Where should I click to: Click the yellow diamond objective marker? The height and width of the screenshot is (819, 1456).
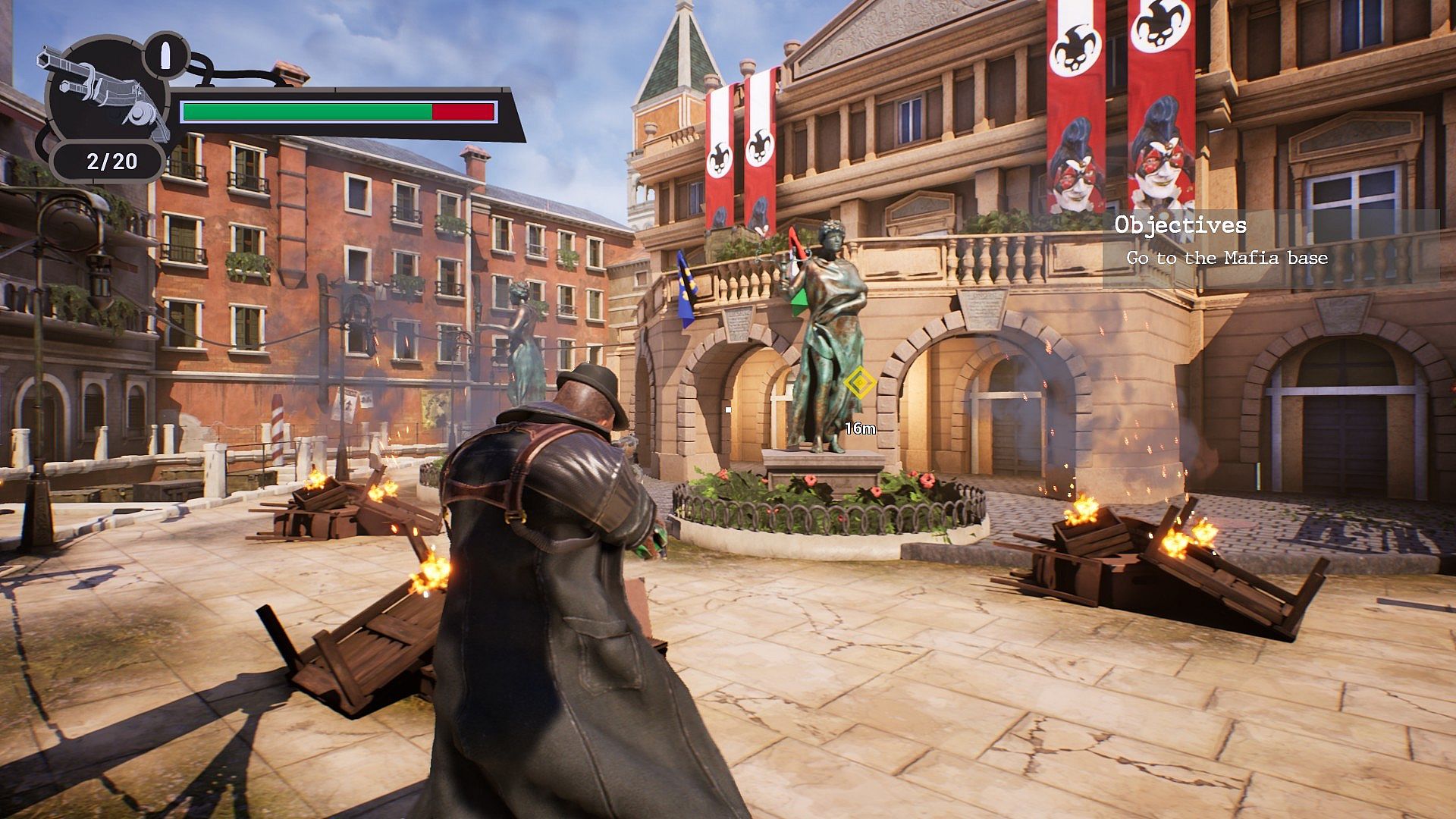coord(860,383)
